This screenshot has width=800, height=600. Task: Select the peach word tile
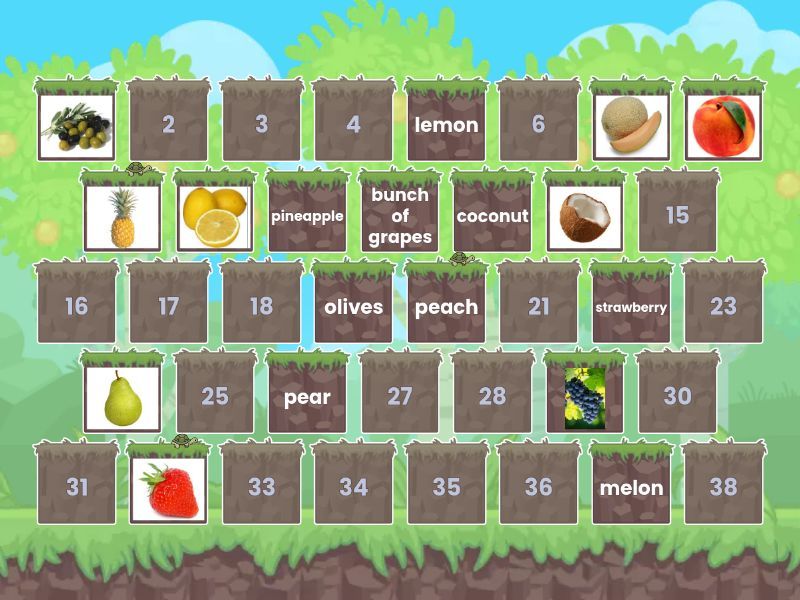pyautogui.click(x=446, y=307)
